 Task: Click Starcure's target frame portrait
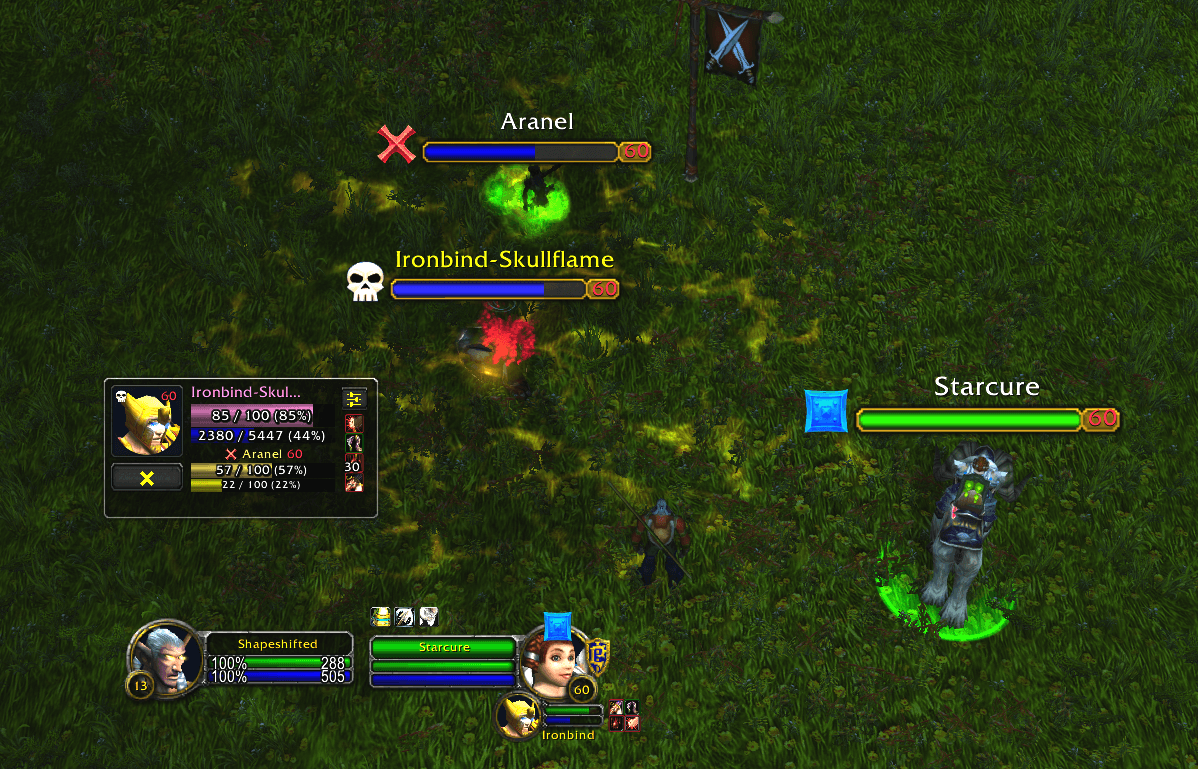point(548,658)
